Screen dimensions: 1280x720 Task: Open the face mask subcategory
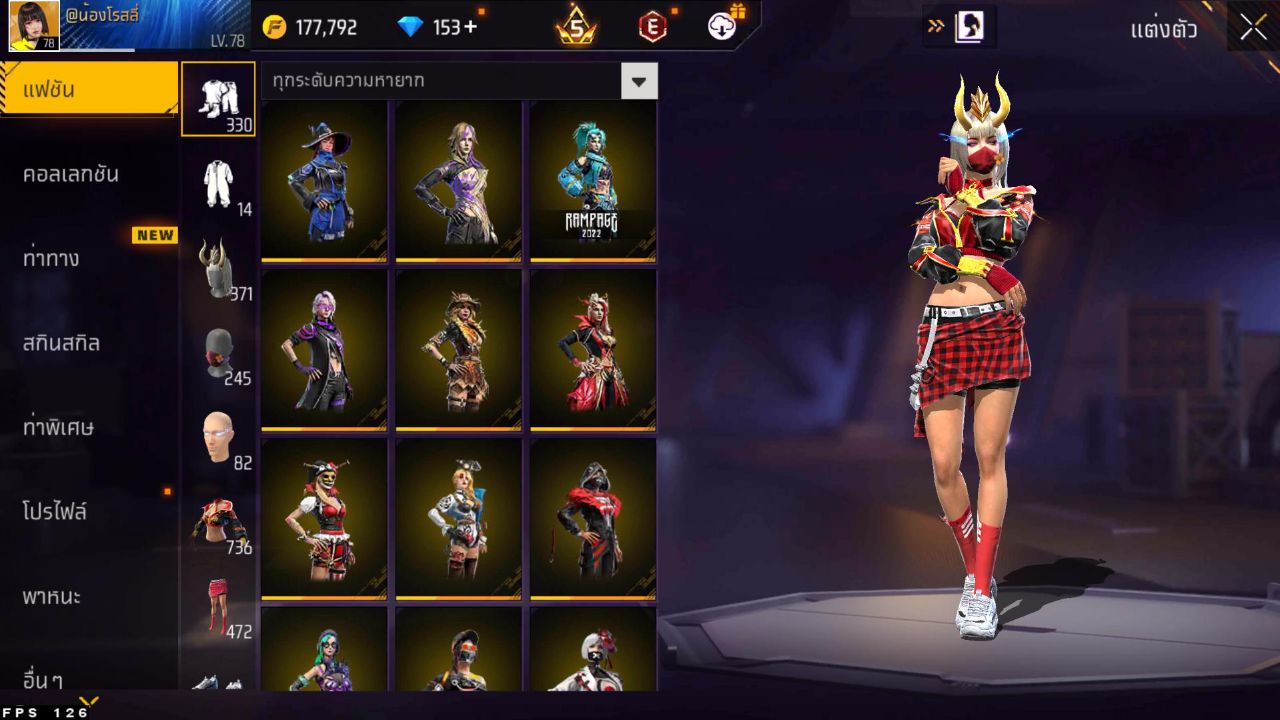pyautogui.click(x=218, y=353)
